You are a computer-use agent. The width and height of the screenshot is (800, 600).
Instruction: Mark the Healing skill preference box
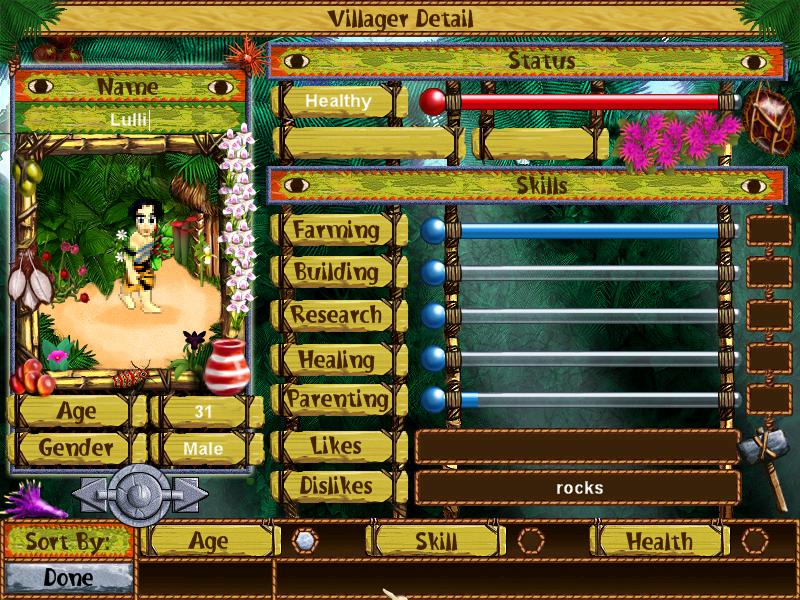point(769,358)
